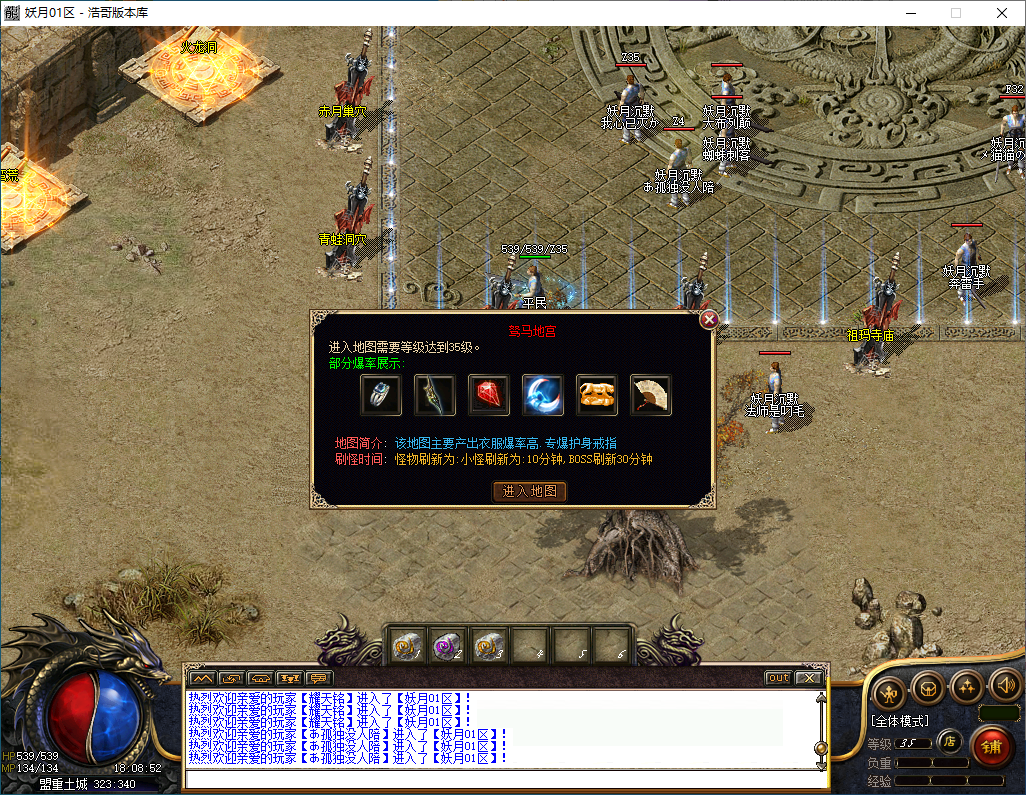Viewport: 1026px width, 795px height.
Task: Open the 店 shop button
Action: [x=951, y=743]
